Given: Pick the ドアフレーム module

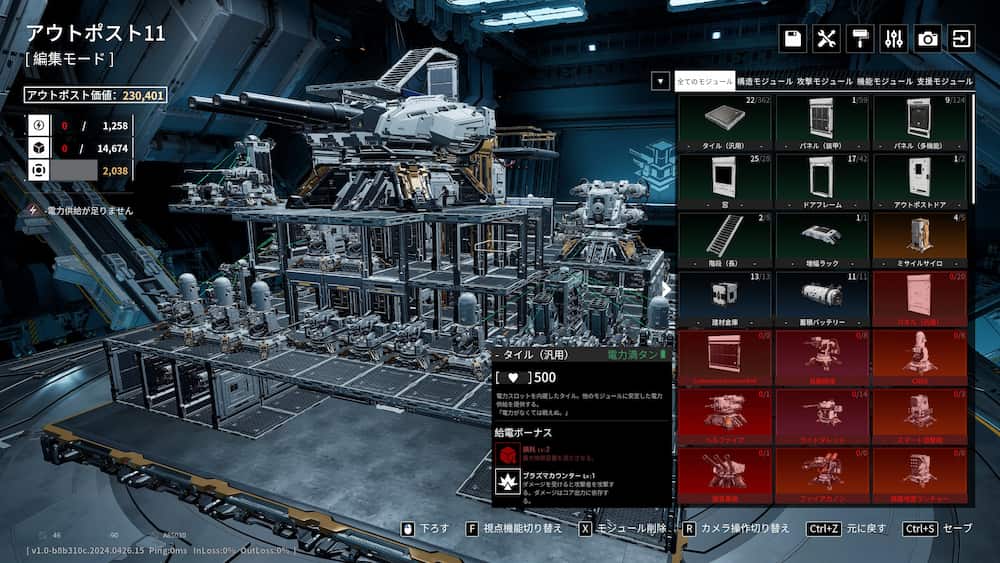Looking at the screenshot, I should click(x=822, y=181).
